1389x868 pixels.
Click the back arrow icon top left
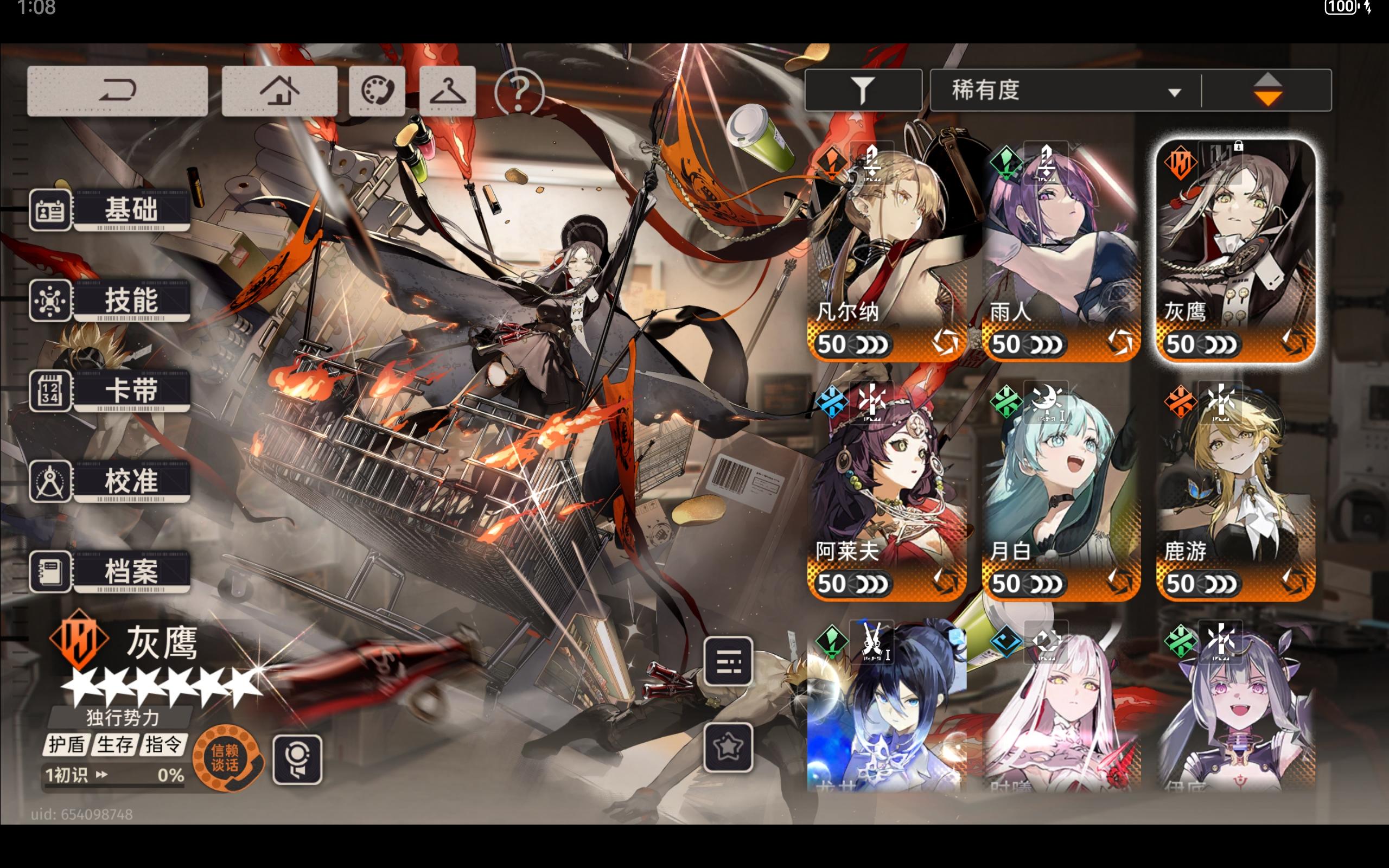click(x=117, y=90)
